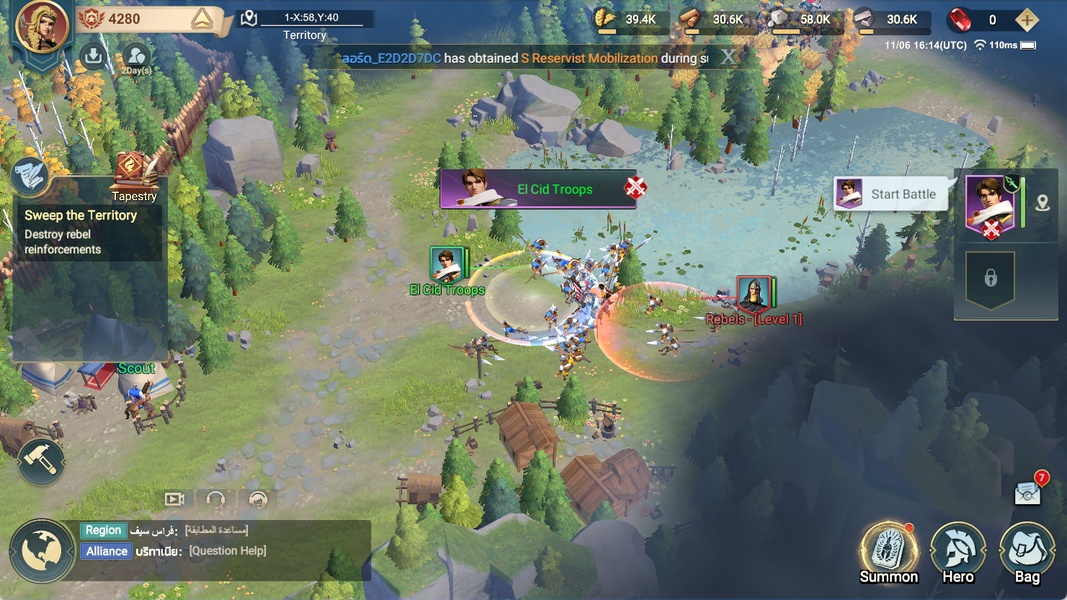Select the El Cid Troops banner

(538, 189)
